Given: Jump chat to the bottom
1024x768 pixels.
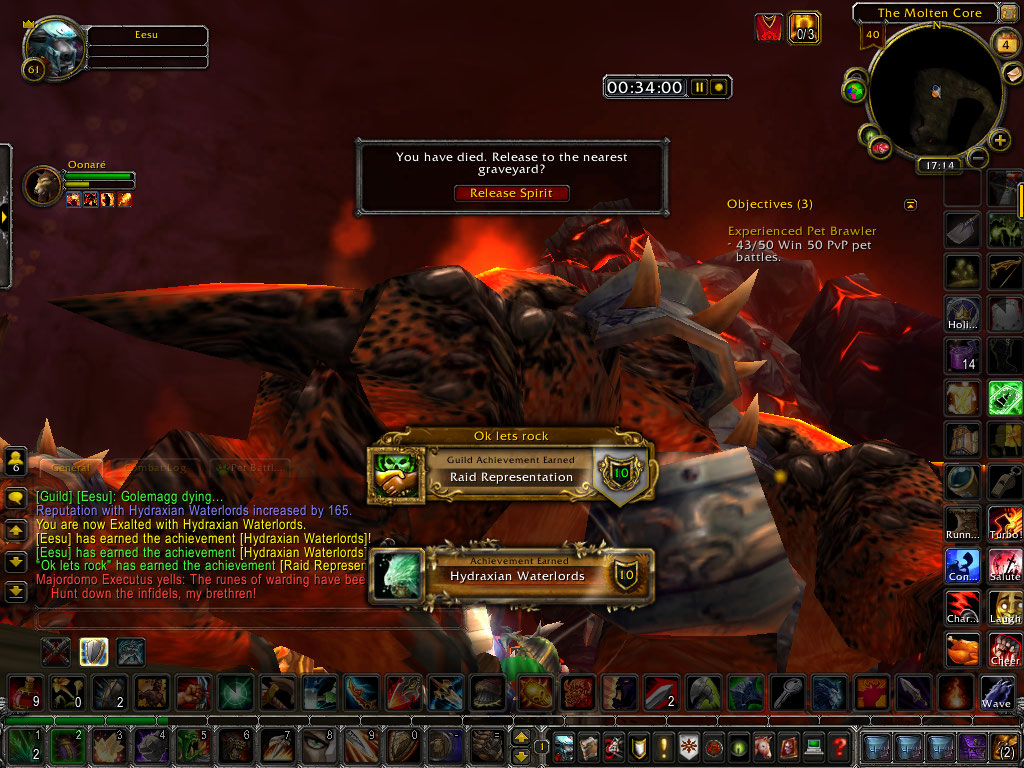Looking at the screenshot, I should [x=16, y=591].
